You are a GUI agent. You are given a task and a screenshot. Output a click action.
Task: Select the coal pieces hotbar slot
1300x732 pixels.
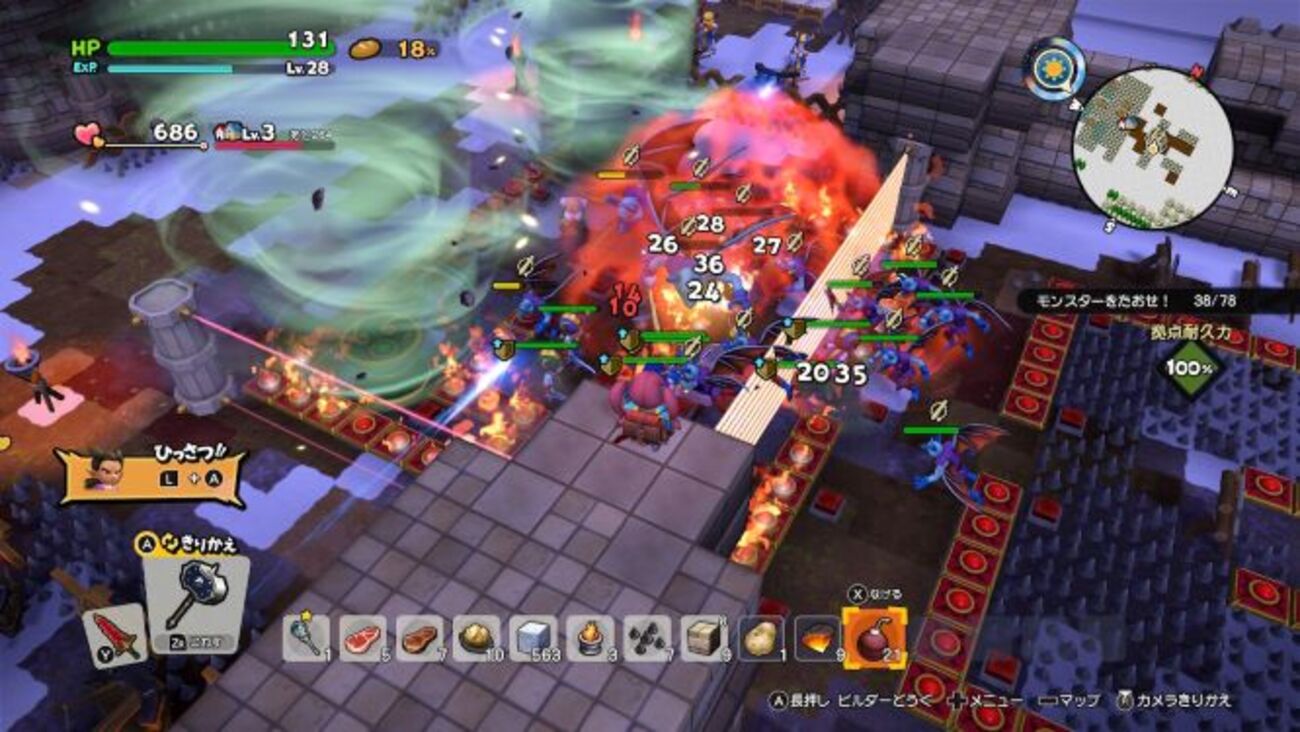point(647,637)
